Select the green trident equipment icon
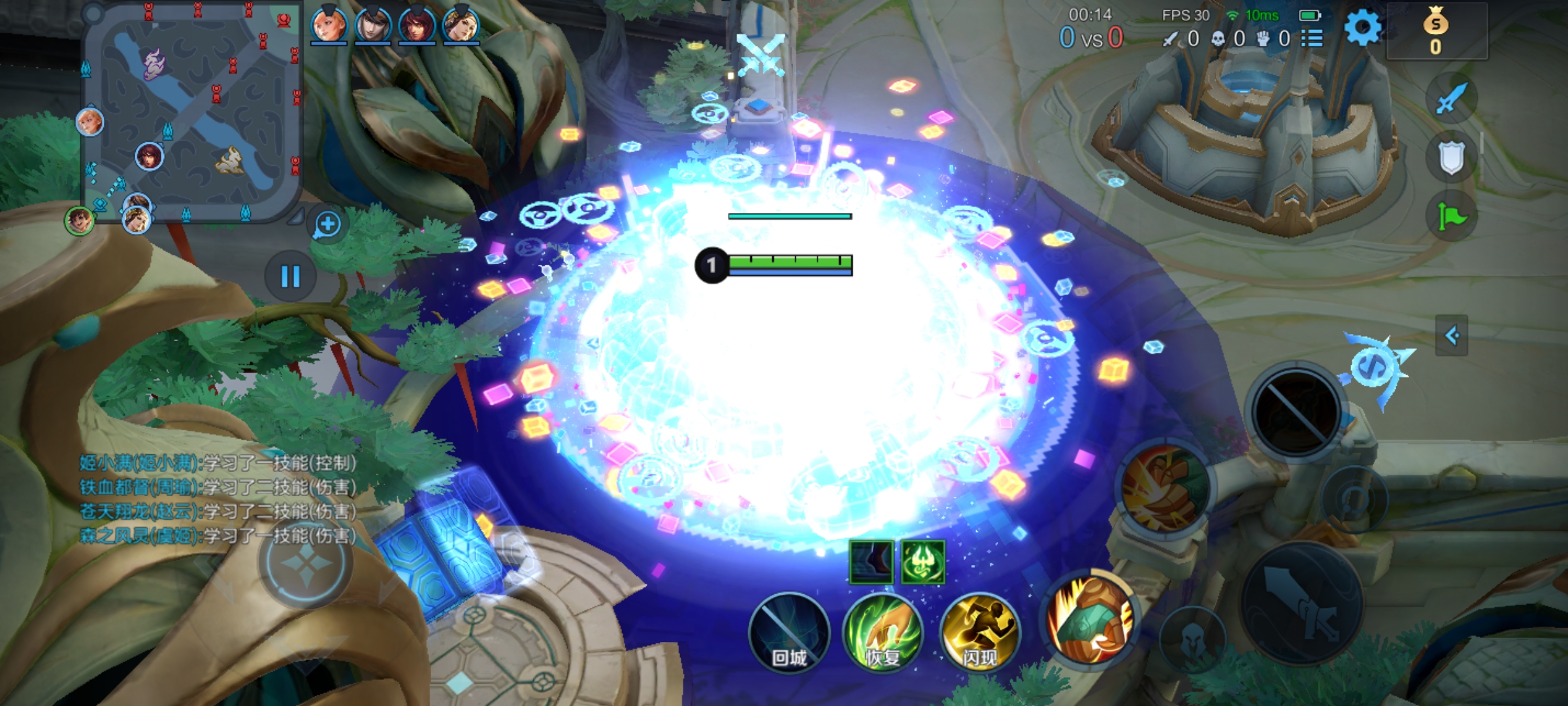This screenshot has width=1568, height=706. pos(923,562)
